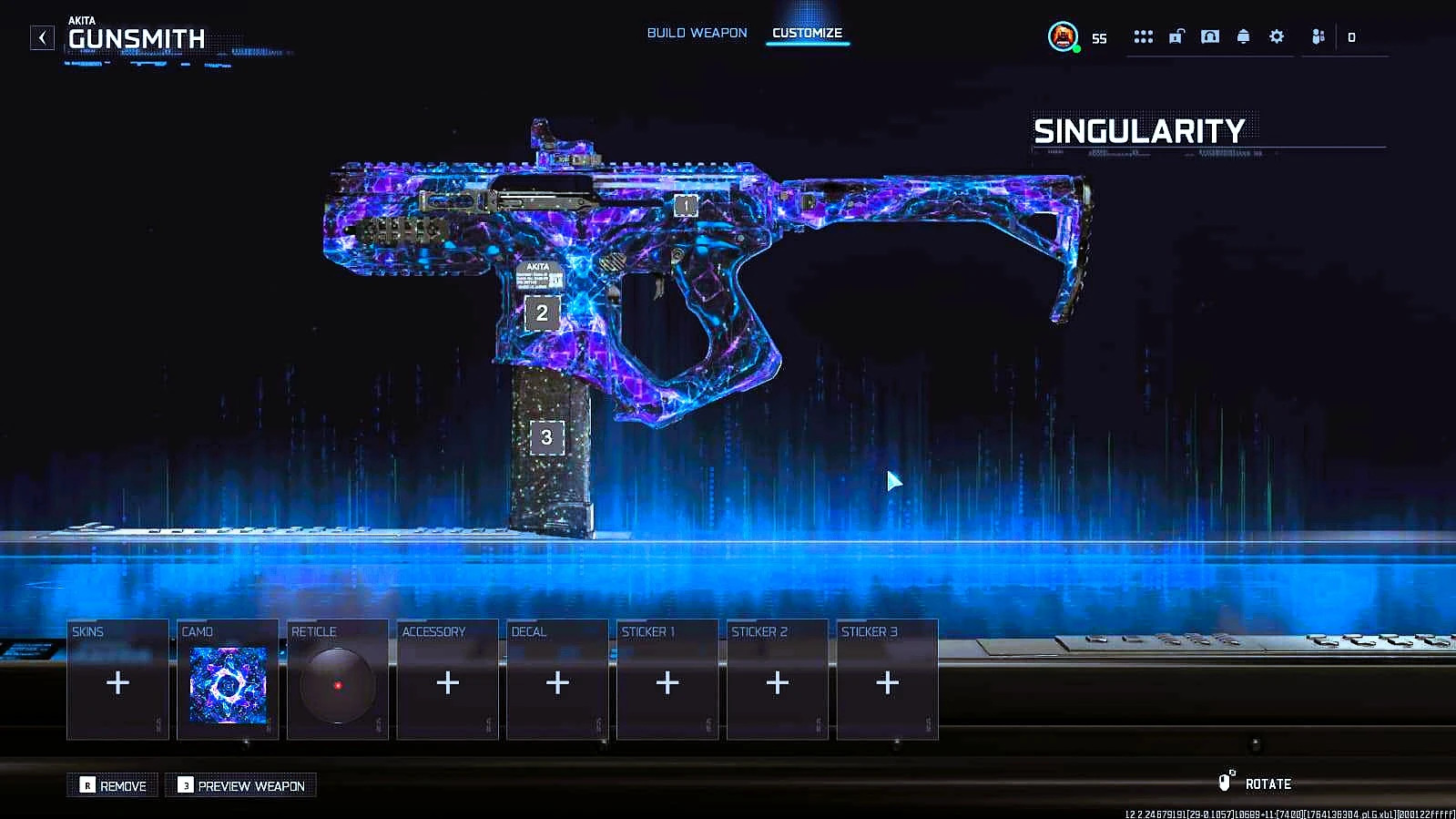1456x819 pixels.
Task: Click the mouse Rotate icon at bottom right
Action: 1224,782
